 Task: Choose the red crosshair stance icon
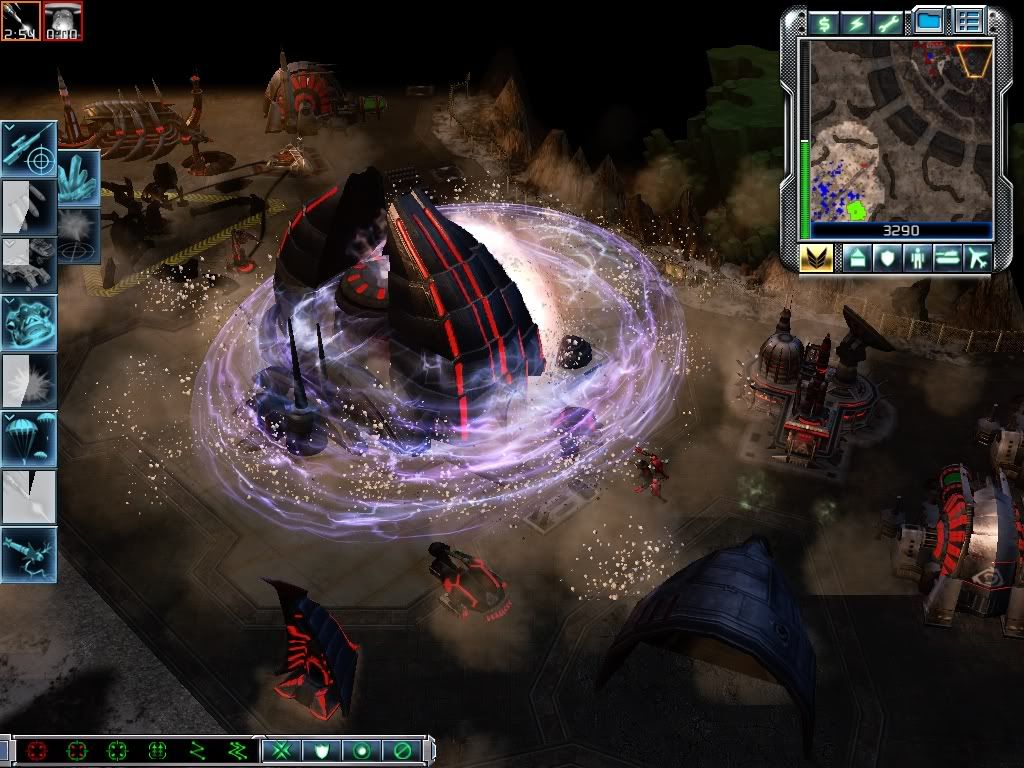[39, 750]
